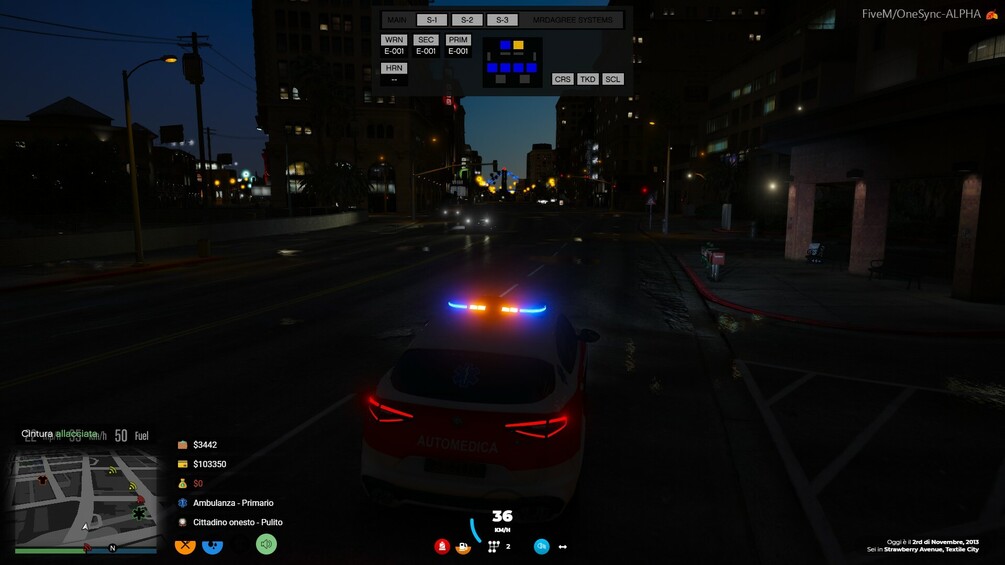Click the minimap
Screen dimensions: 1005x565
pyautogui.click(x=86, y=498)
